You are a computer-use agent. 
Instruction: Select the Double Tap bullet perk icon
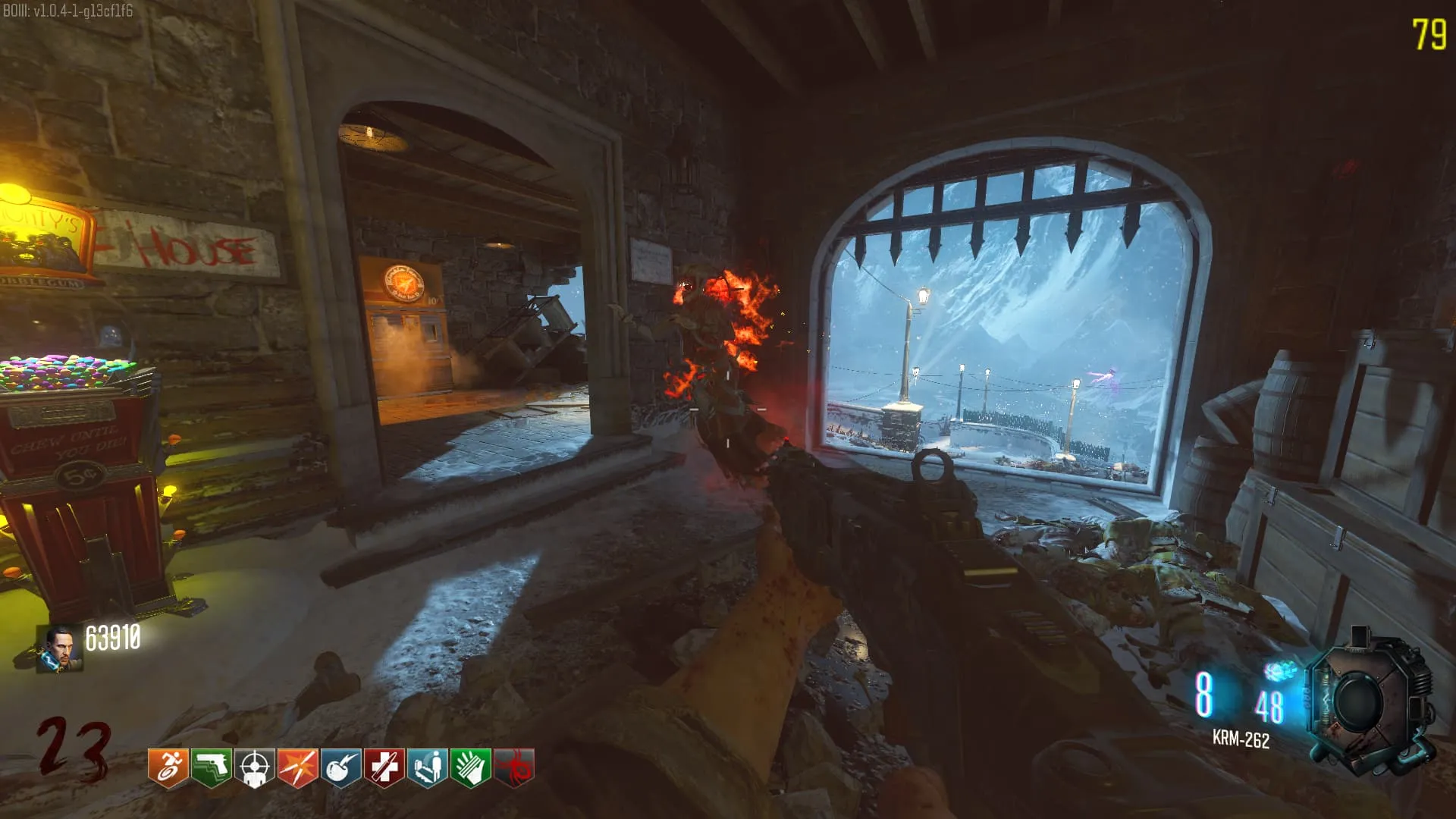tap(297, 769)
